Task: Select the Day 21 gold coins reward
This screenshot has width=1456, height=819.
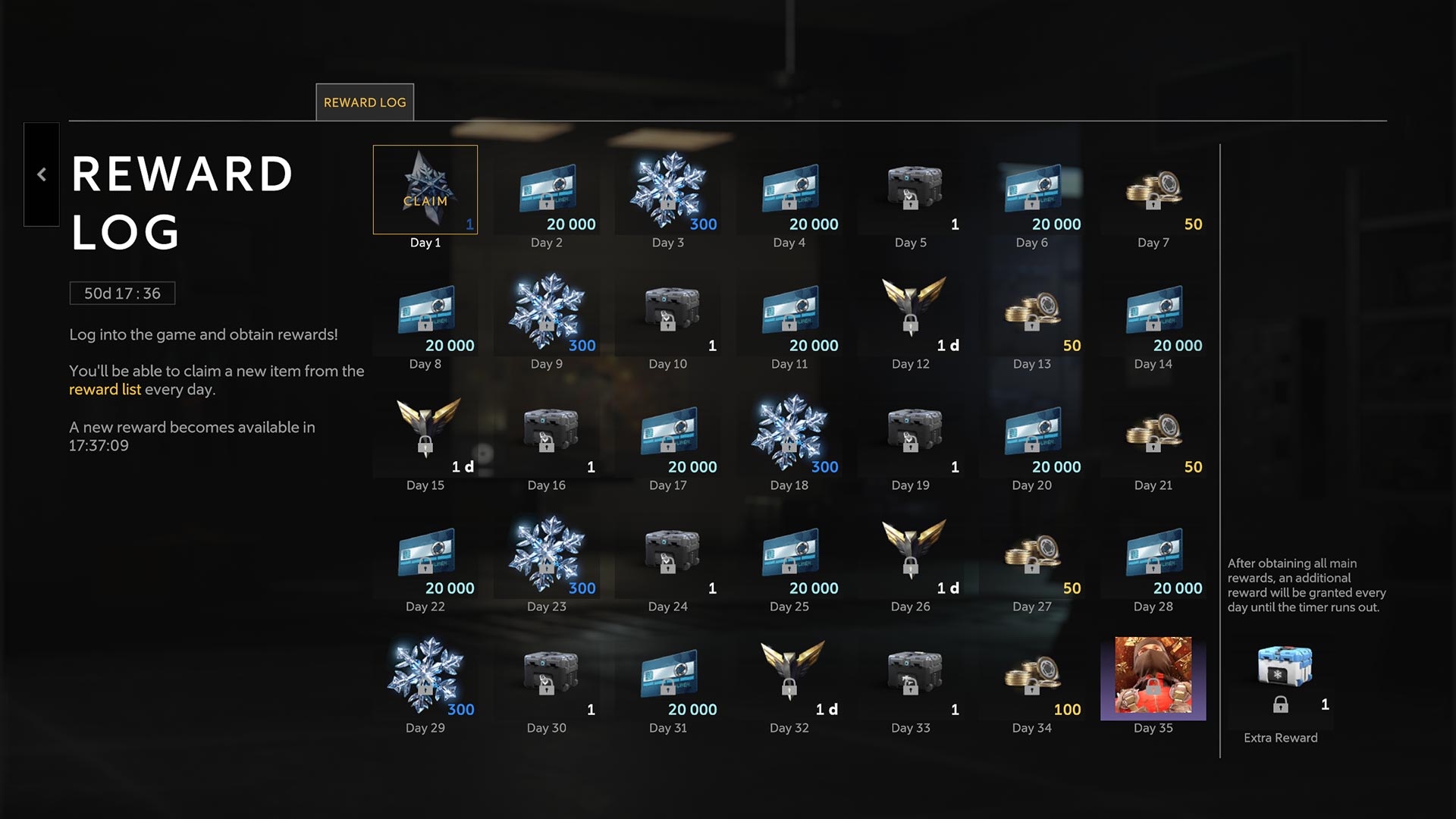Action: coord(1153,432)
